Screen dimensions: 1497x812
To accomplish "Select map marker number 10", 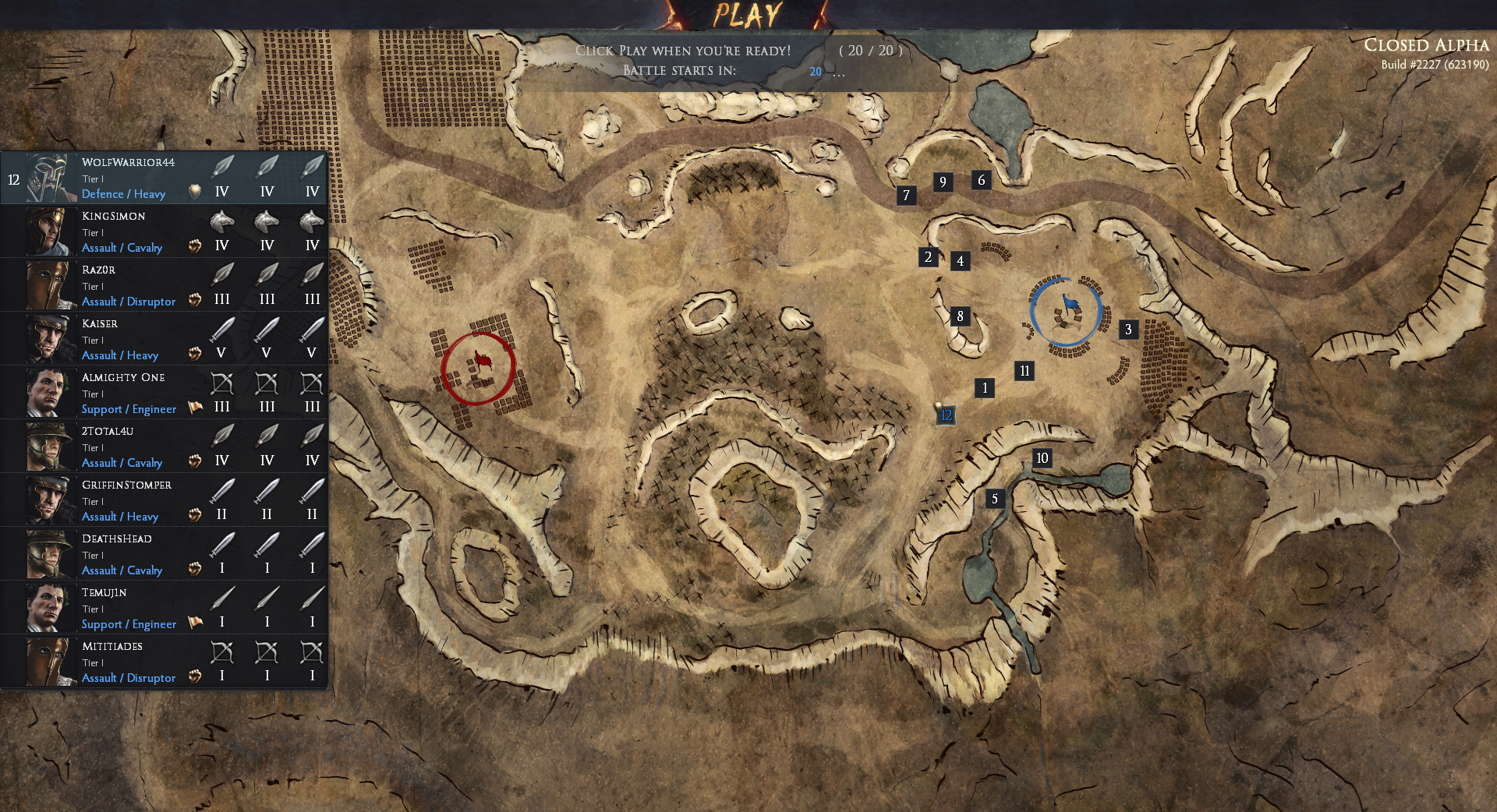I will tap(1042, 459).
